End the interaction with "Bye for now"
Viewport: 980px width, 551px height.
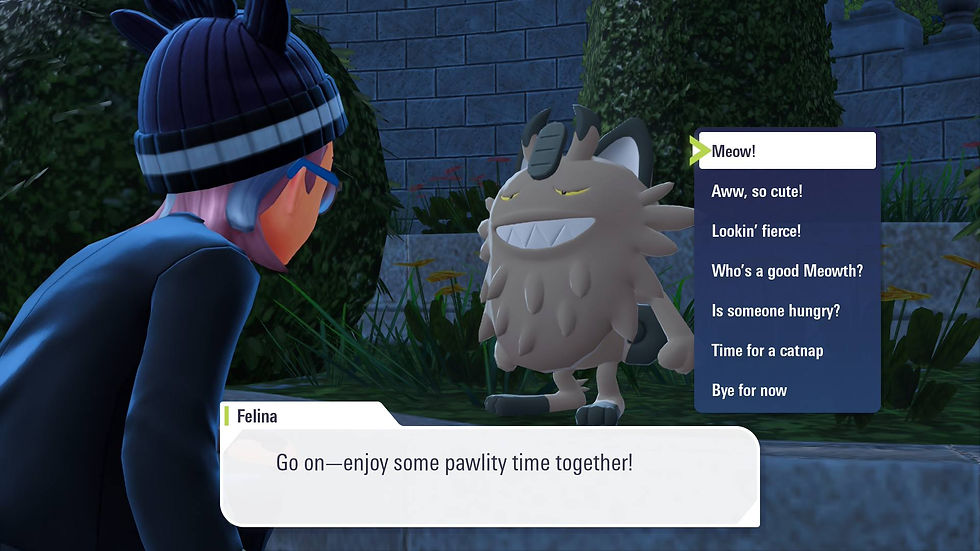786,390
